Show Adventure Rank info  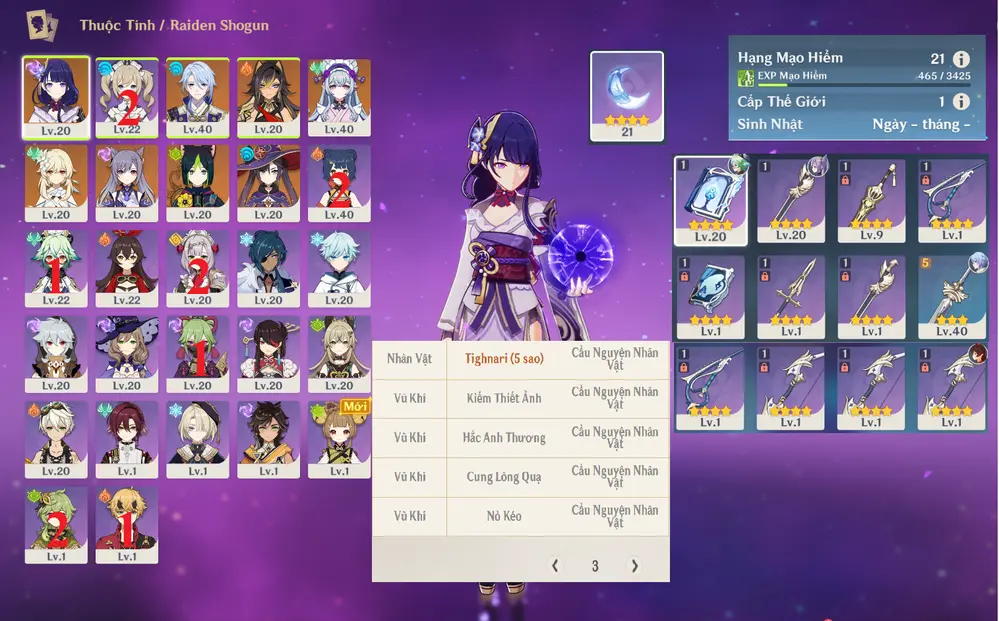[961, 59]
